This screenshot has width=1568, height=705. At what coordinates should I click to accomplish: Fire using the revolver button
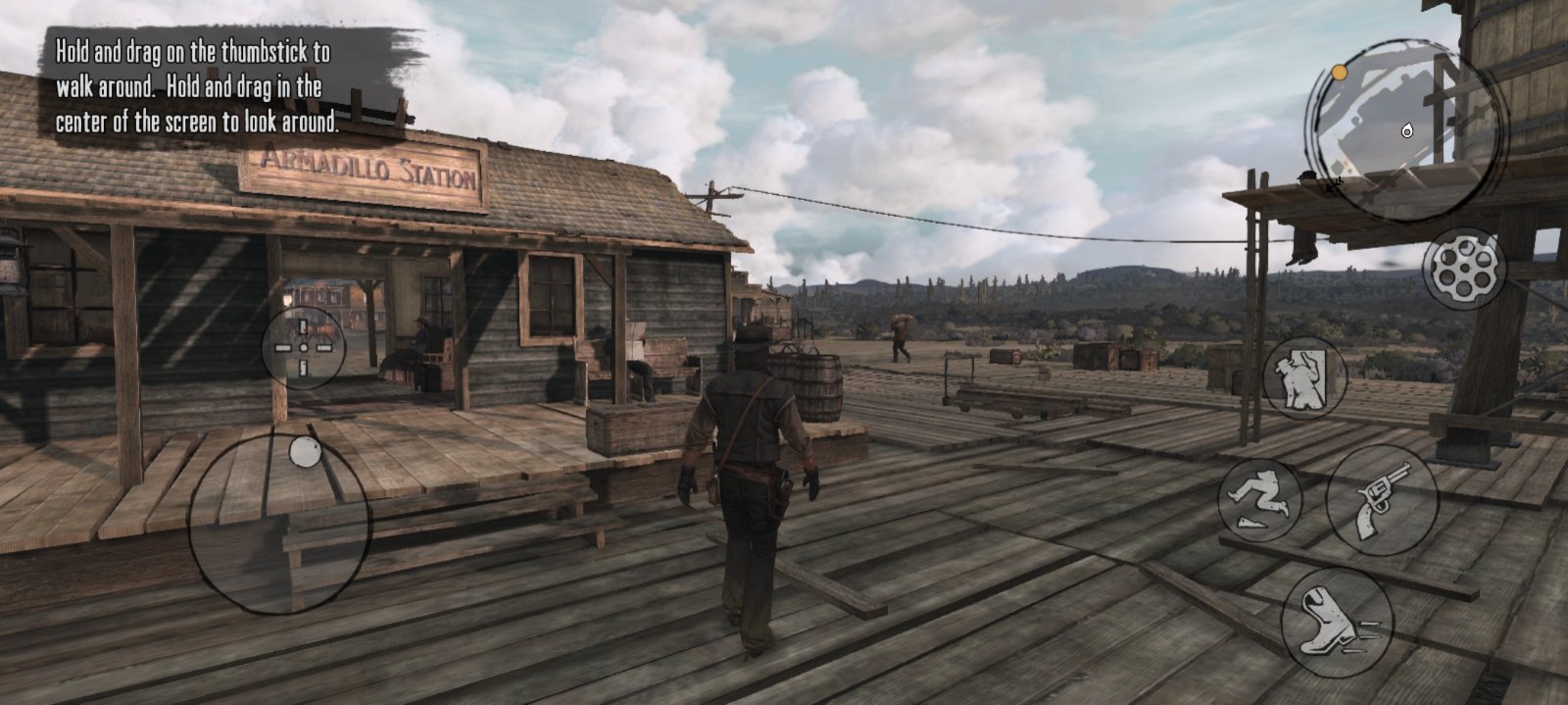click(1381, 500)
